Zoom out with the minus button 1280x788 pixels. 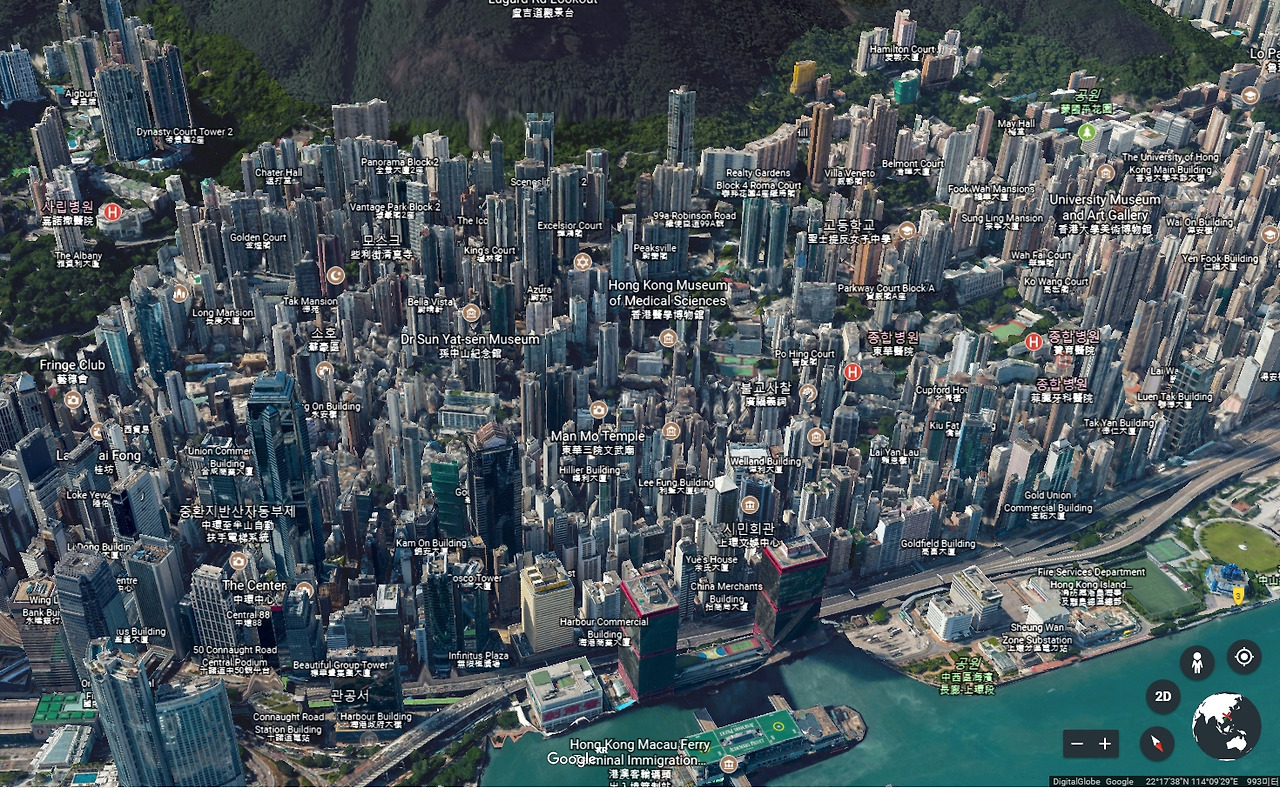(x=1077, y=744)
